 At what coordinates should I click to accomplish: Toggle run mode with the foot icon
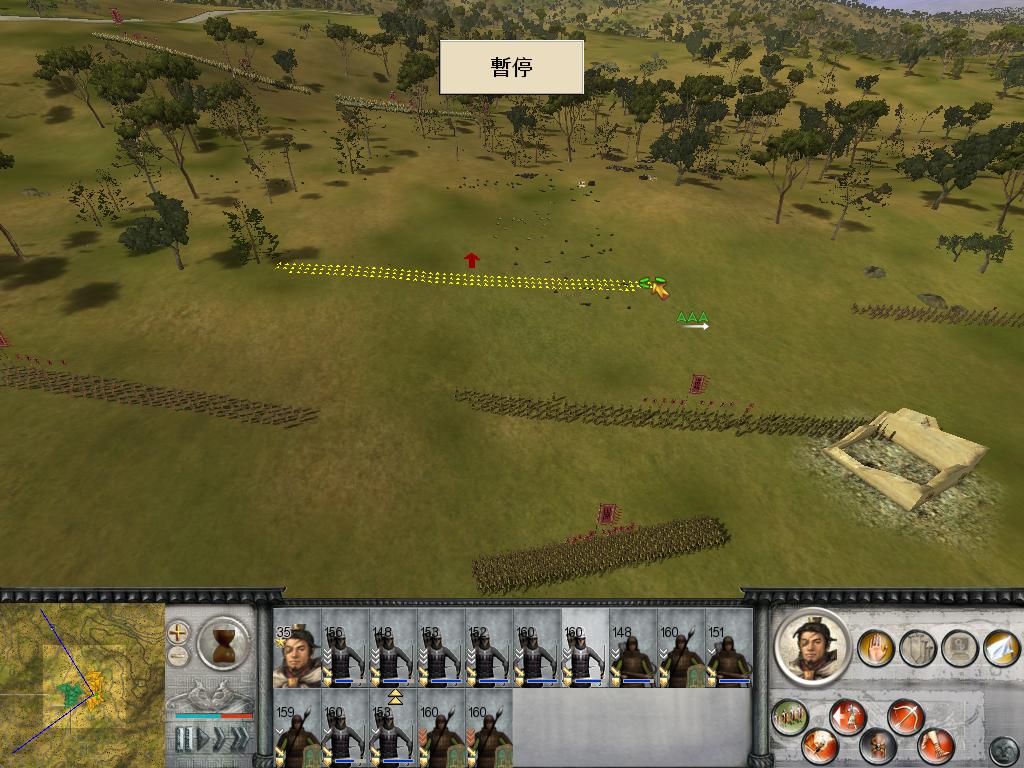coord(936,745)
